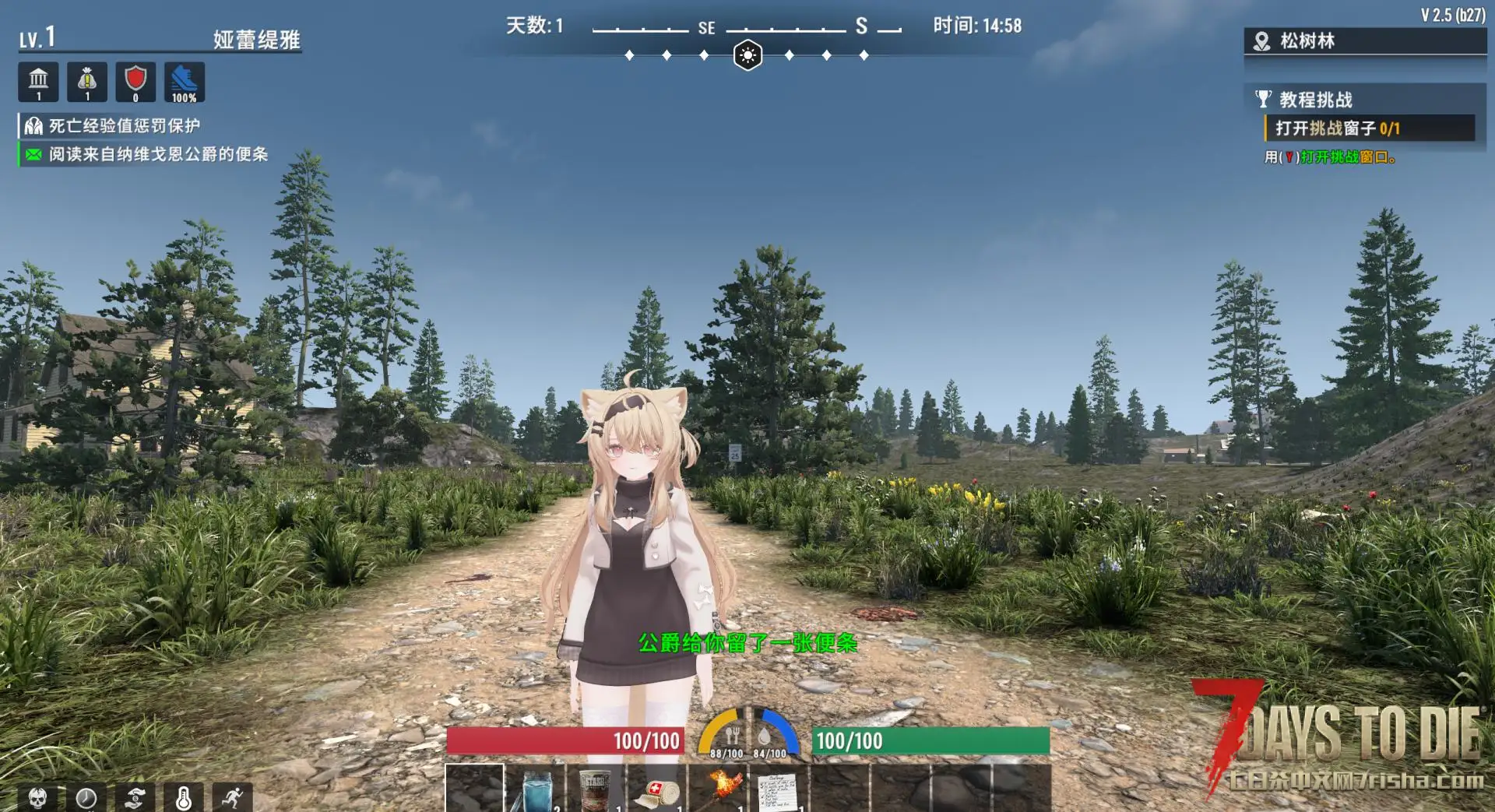Select the canned food hotbar slot
The image size is (1495, 812).
[x=596, y=789]
